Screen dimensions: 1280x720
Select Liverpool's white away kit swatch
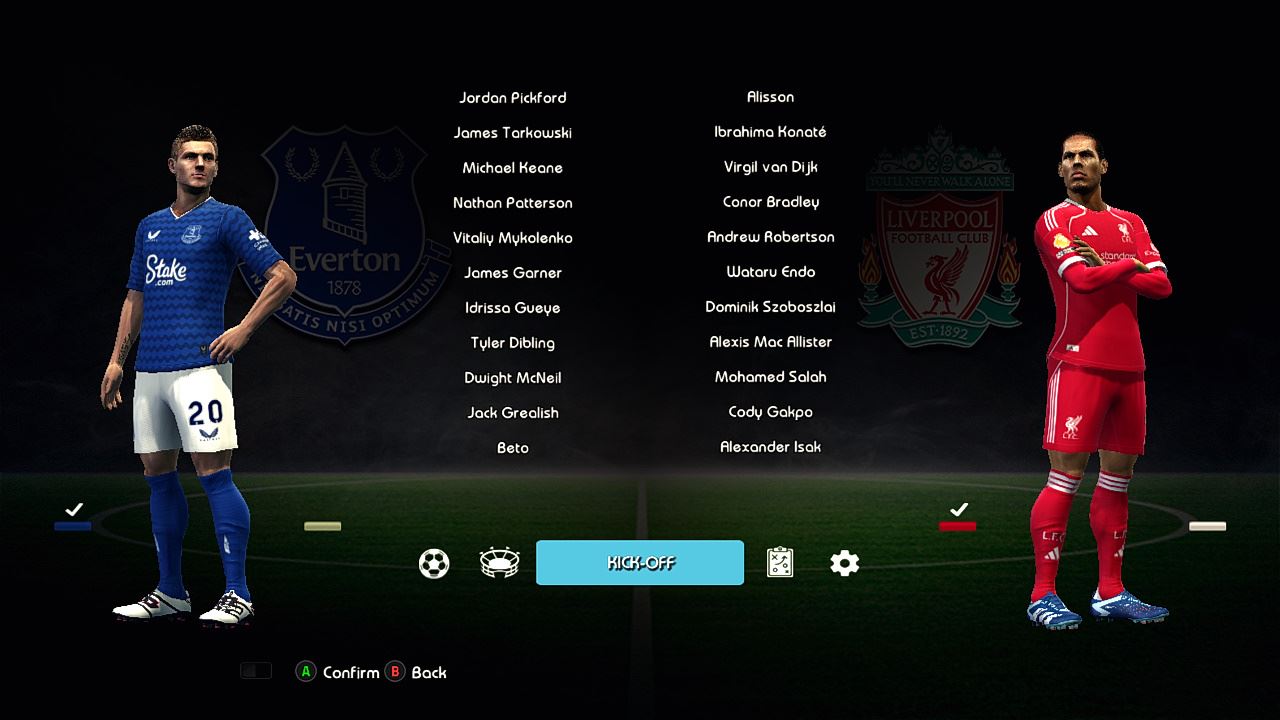(x=1207, y=526)
